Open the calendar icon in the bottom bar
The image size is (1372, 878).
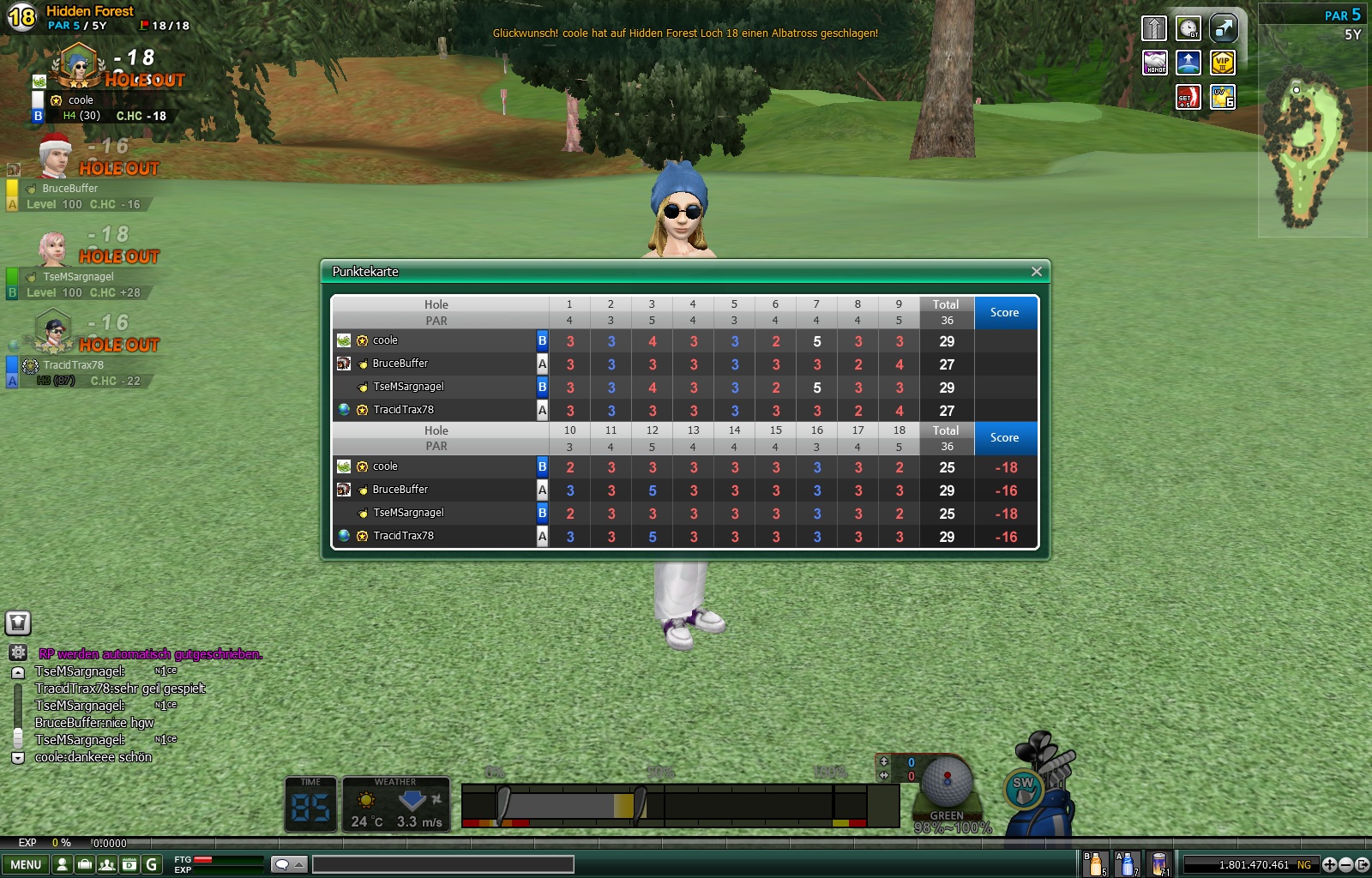point(129,864)
